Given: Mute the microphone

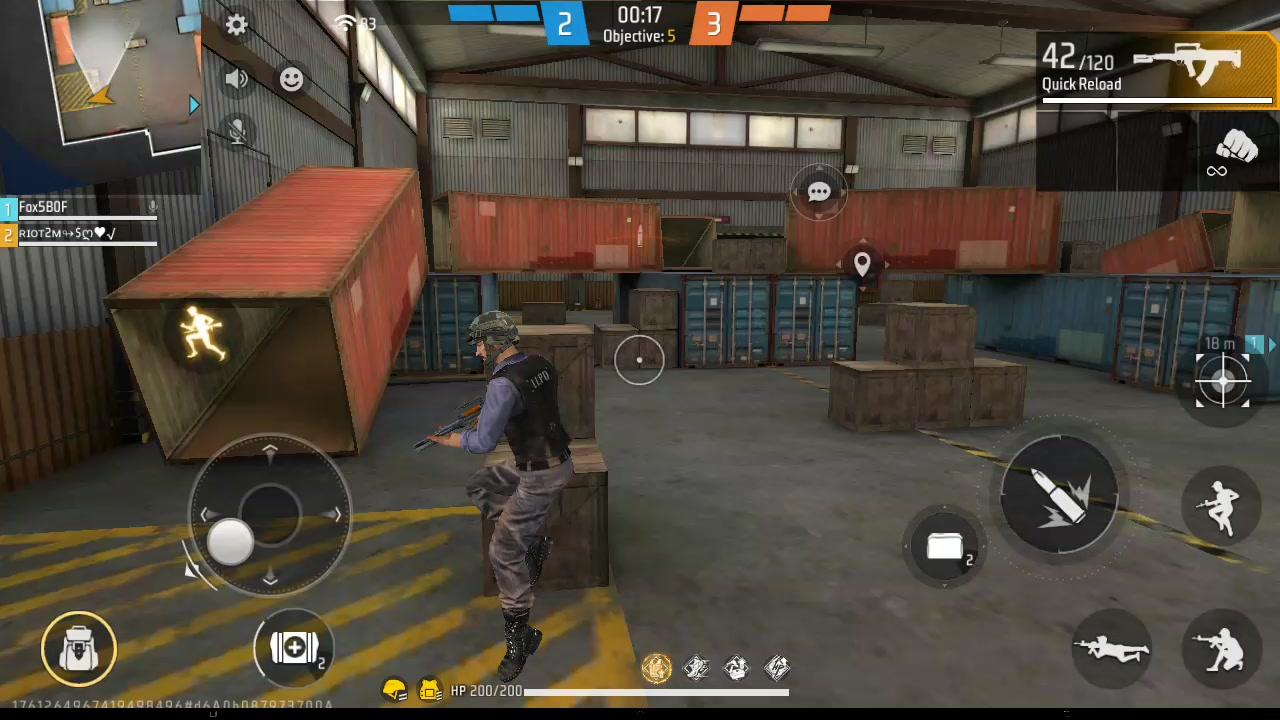Looking at the screenshot, I should 236,133.
